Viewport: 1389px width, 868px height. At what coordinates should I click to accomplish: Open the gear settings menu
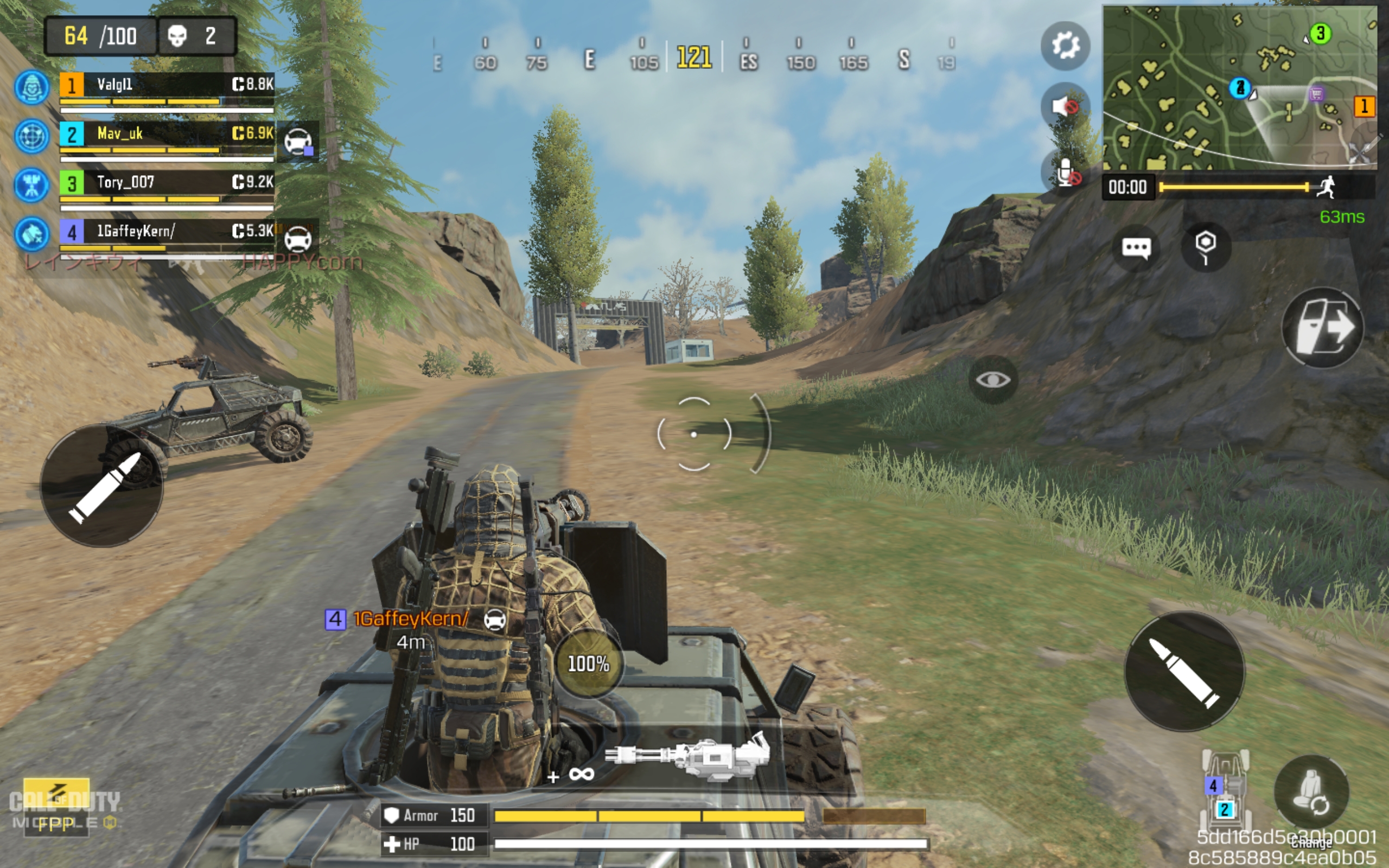(1065, 46)
